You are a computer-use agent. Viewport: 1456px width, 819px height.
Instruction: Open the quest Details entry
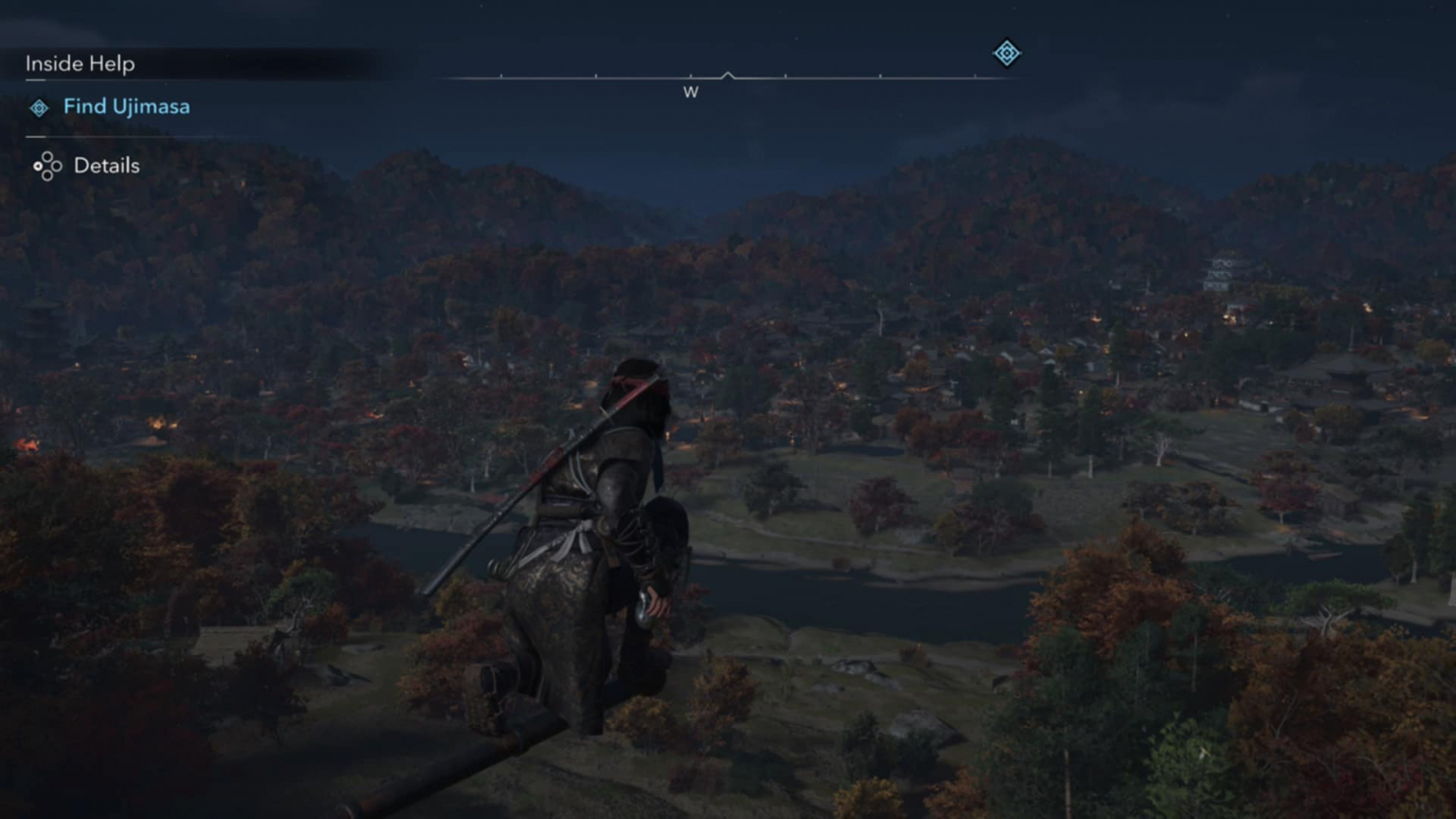(x=105, y=166)
